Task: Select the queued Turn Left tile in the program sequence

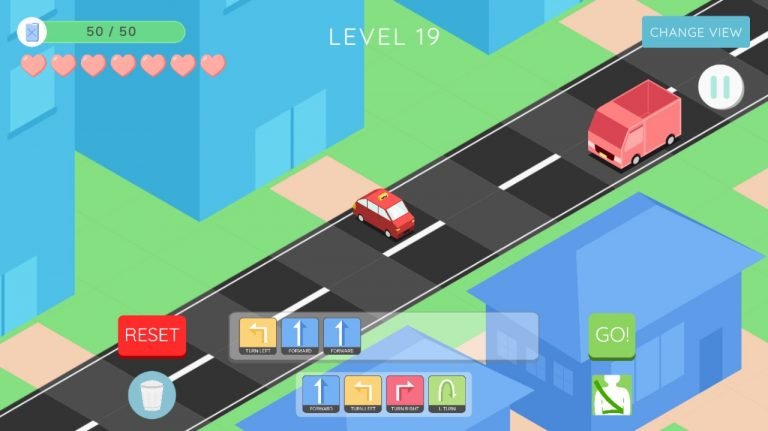Action: pyautogui.click(x=258, y=337)
